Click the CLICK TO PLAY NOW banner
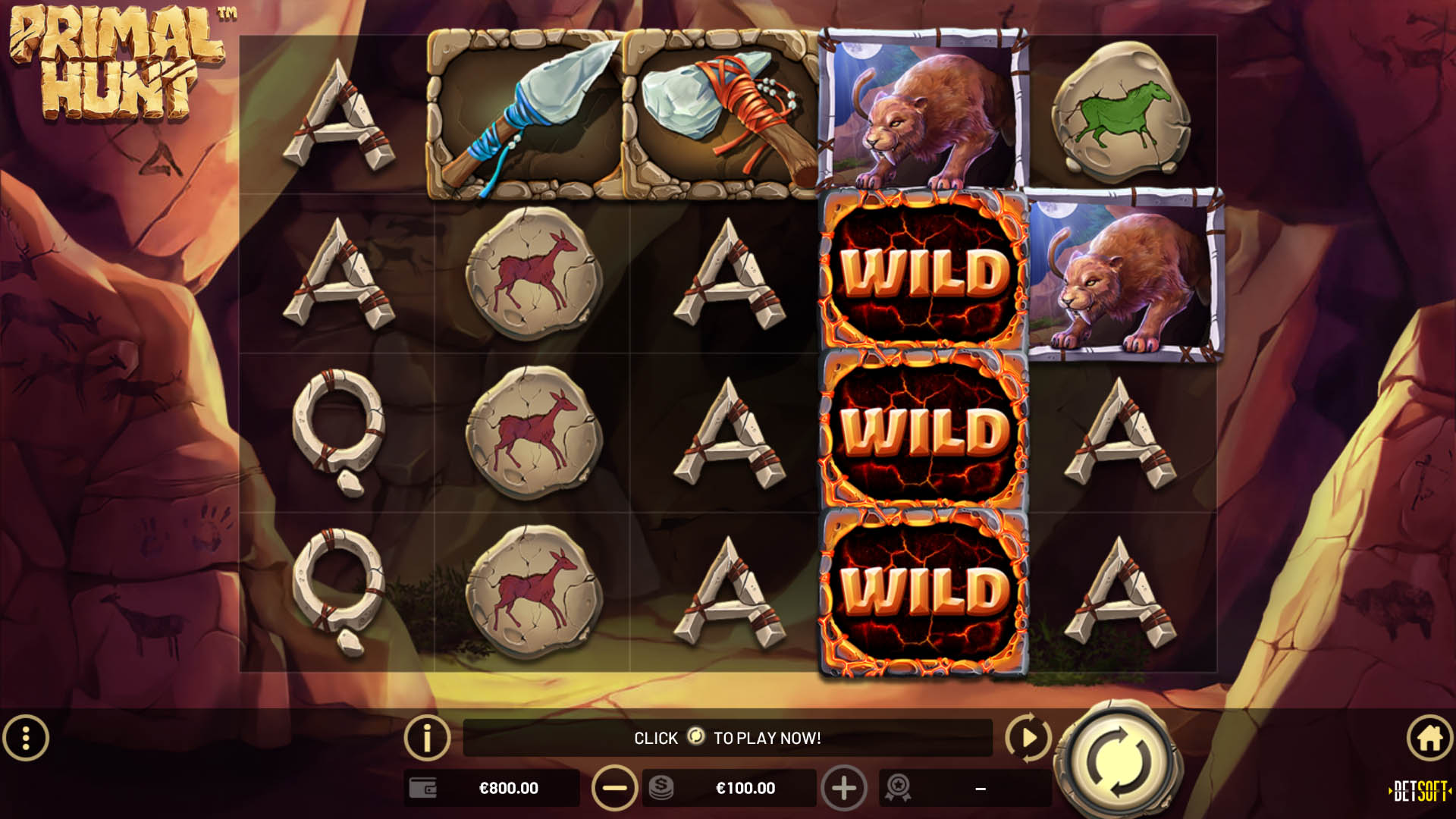Screen dimensions: 1456x819 pyautogui.click(x=728, y=738)
